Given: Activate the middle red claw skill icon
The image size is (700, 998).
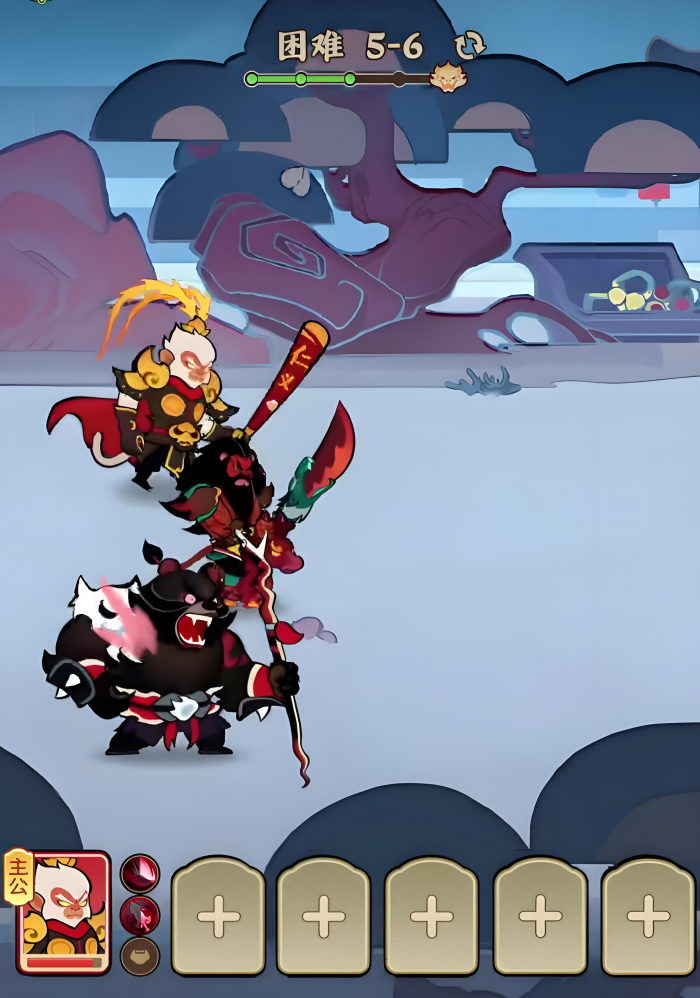Looking at the screenshot, I should pos(140,915).
